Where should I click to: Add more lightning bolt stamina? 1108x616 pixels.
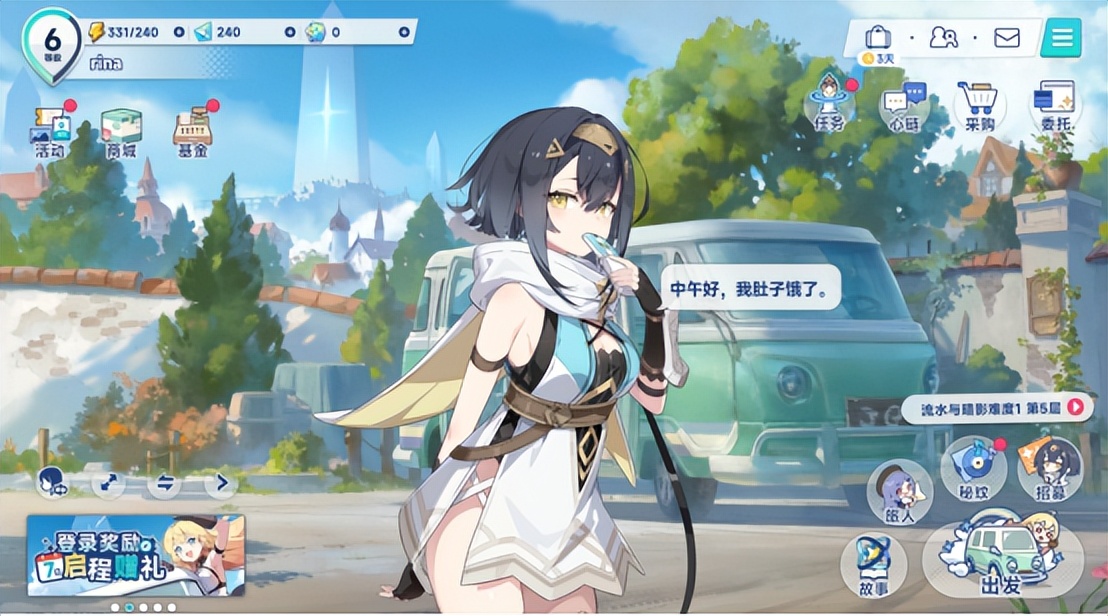[x=179, y=32]
